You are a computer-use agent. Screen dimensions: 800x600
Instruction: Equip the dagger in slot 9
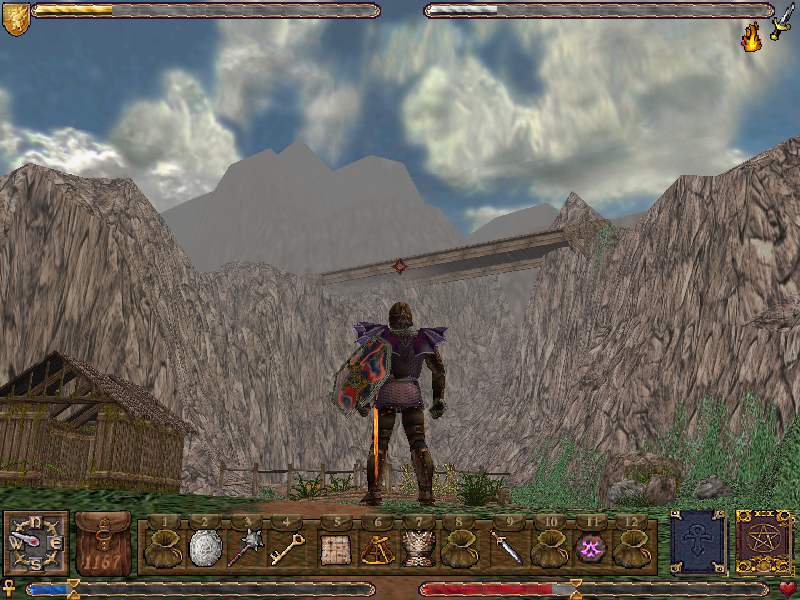pyautogui.click(x=505, y=548)
